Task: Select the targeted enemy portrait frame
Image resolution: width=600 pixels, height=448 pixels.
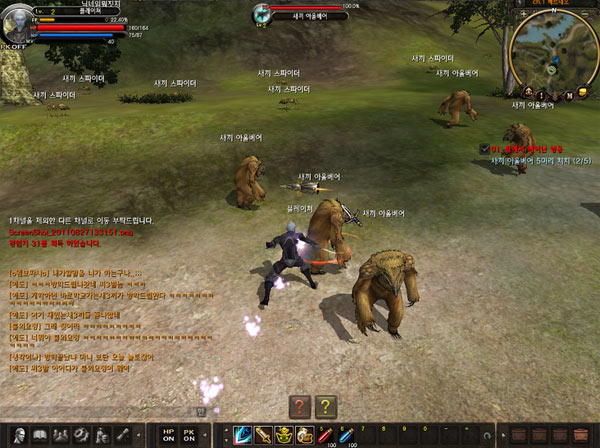Action: tap(263, 13)
